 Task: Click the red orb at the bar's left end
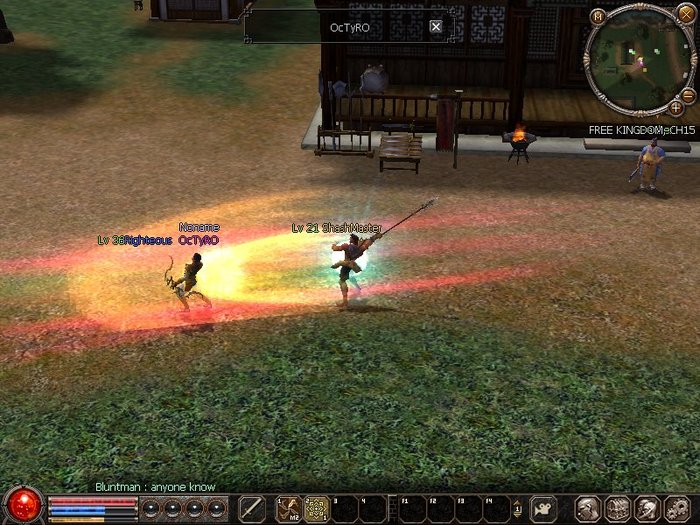22,505
